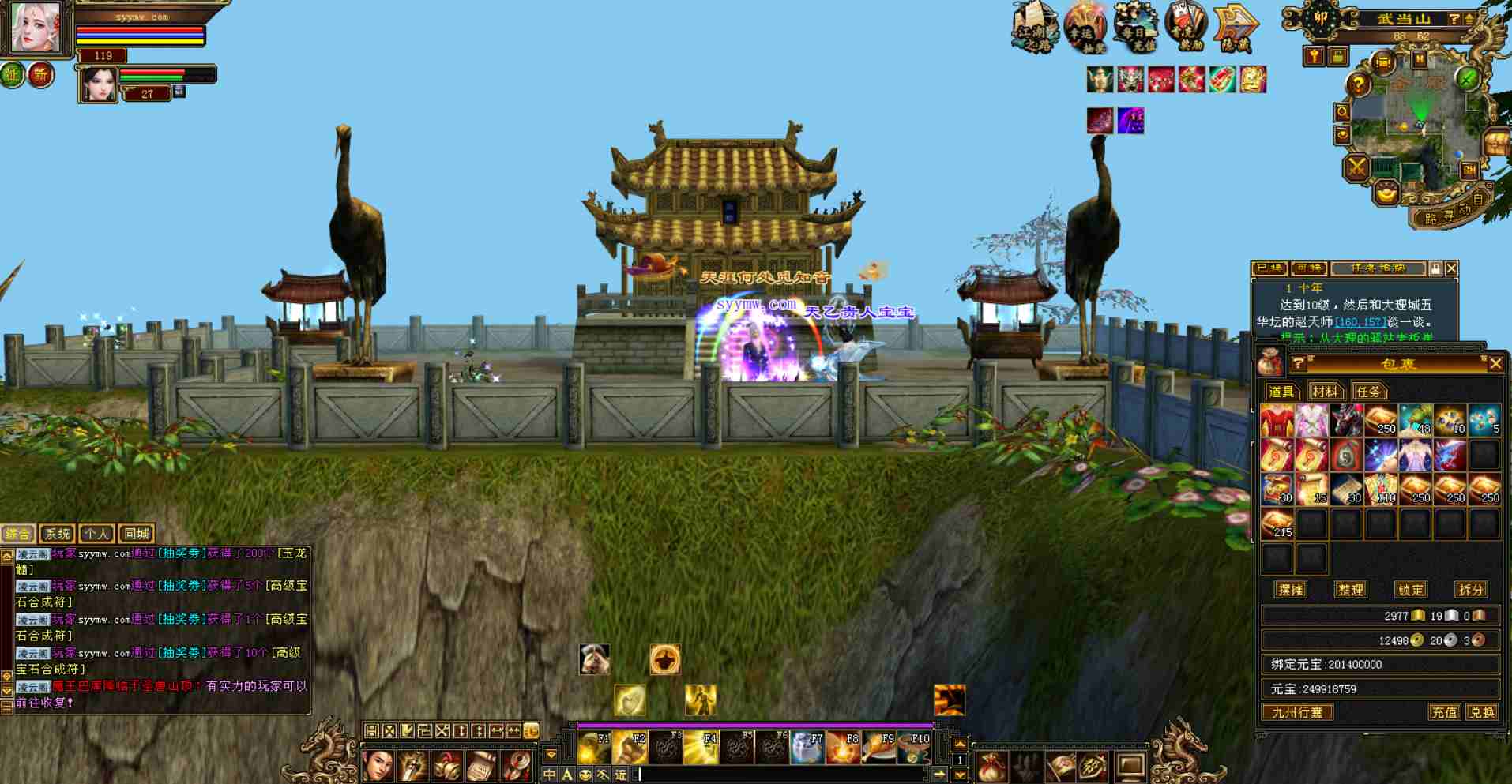Open the 江湖之路 ship icon
Image resolution: width=1512 pixels, height=784 pixels.
coord(1034,27)
